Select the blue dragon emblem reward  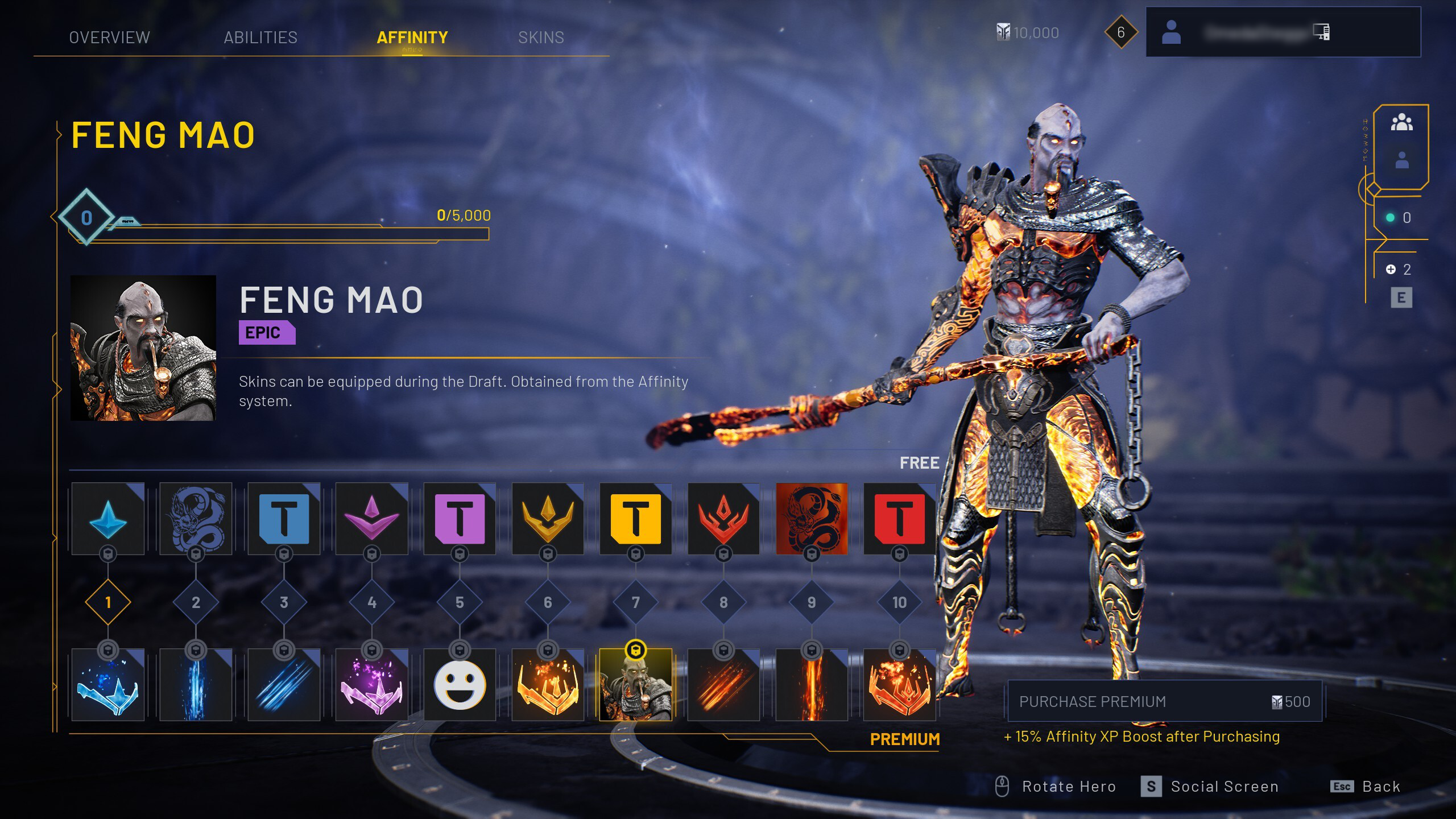click(196, 519)
